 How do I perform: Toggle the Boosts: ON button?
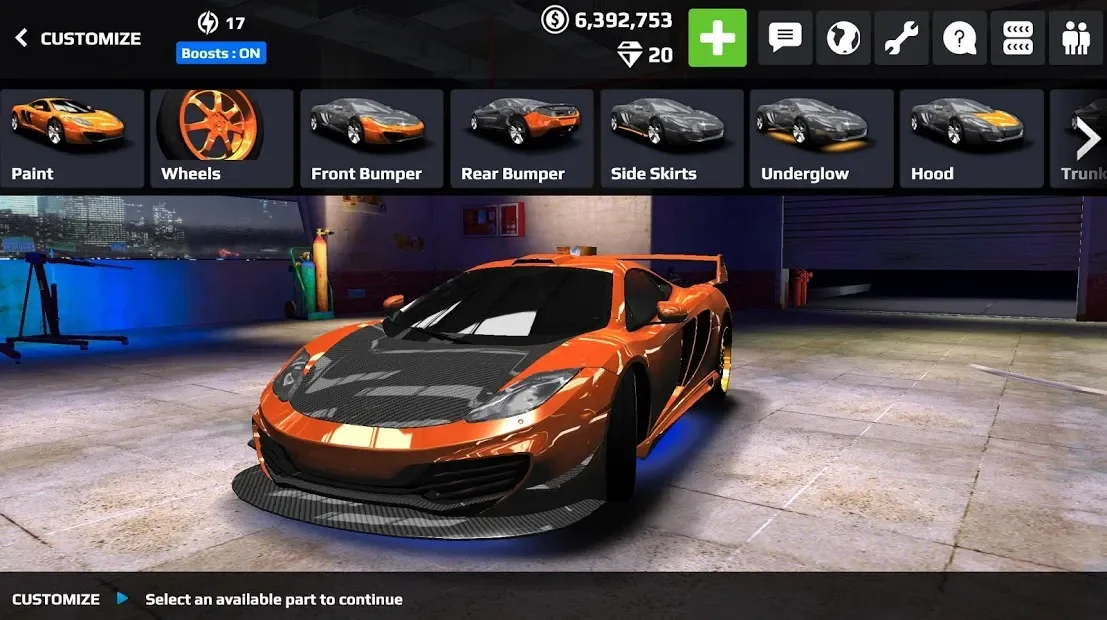coord(221,53)
